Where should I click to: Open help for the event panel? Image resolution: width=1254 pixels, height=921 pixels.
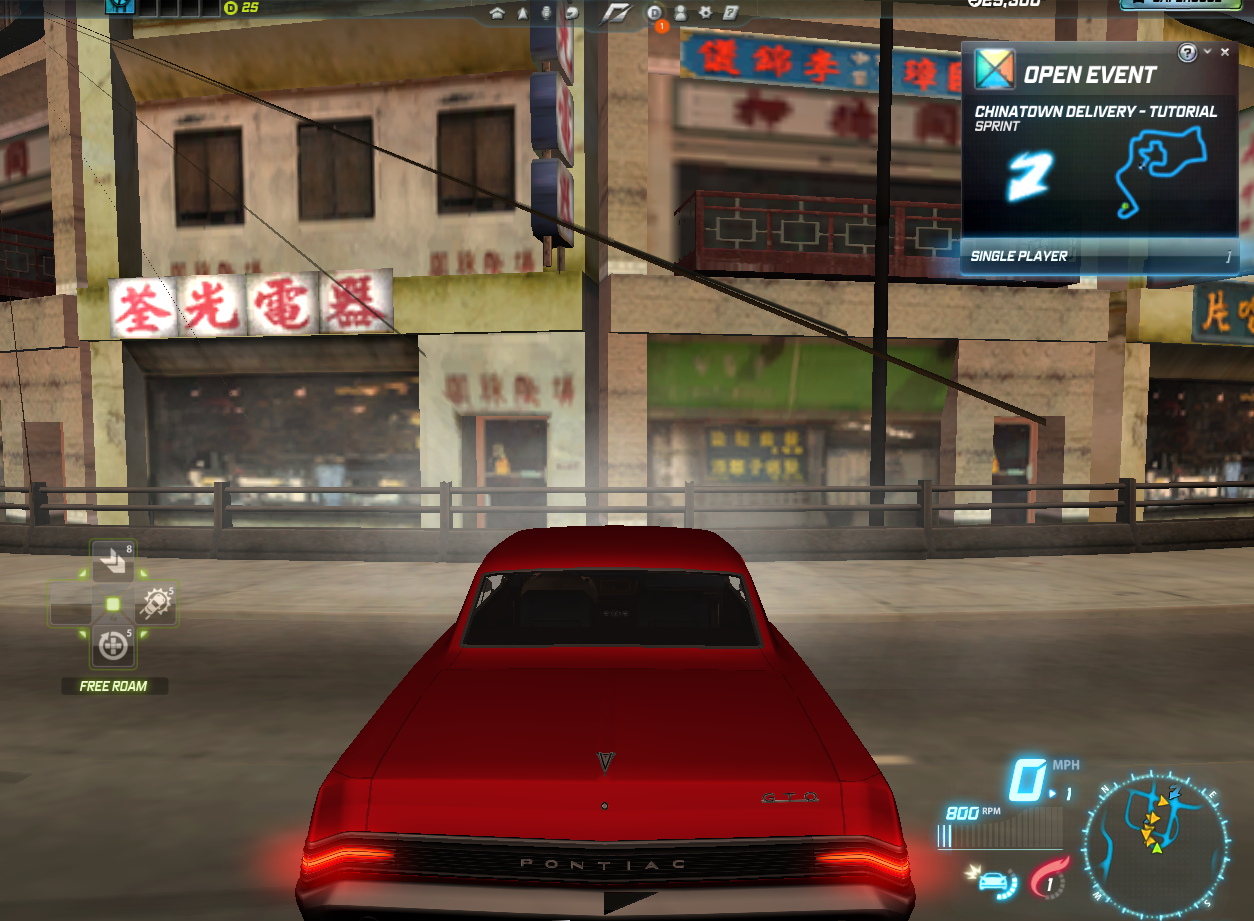click(1188, 52)
